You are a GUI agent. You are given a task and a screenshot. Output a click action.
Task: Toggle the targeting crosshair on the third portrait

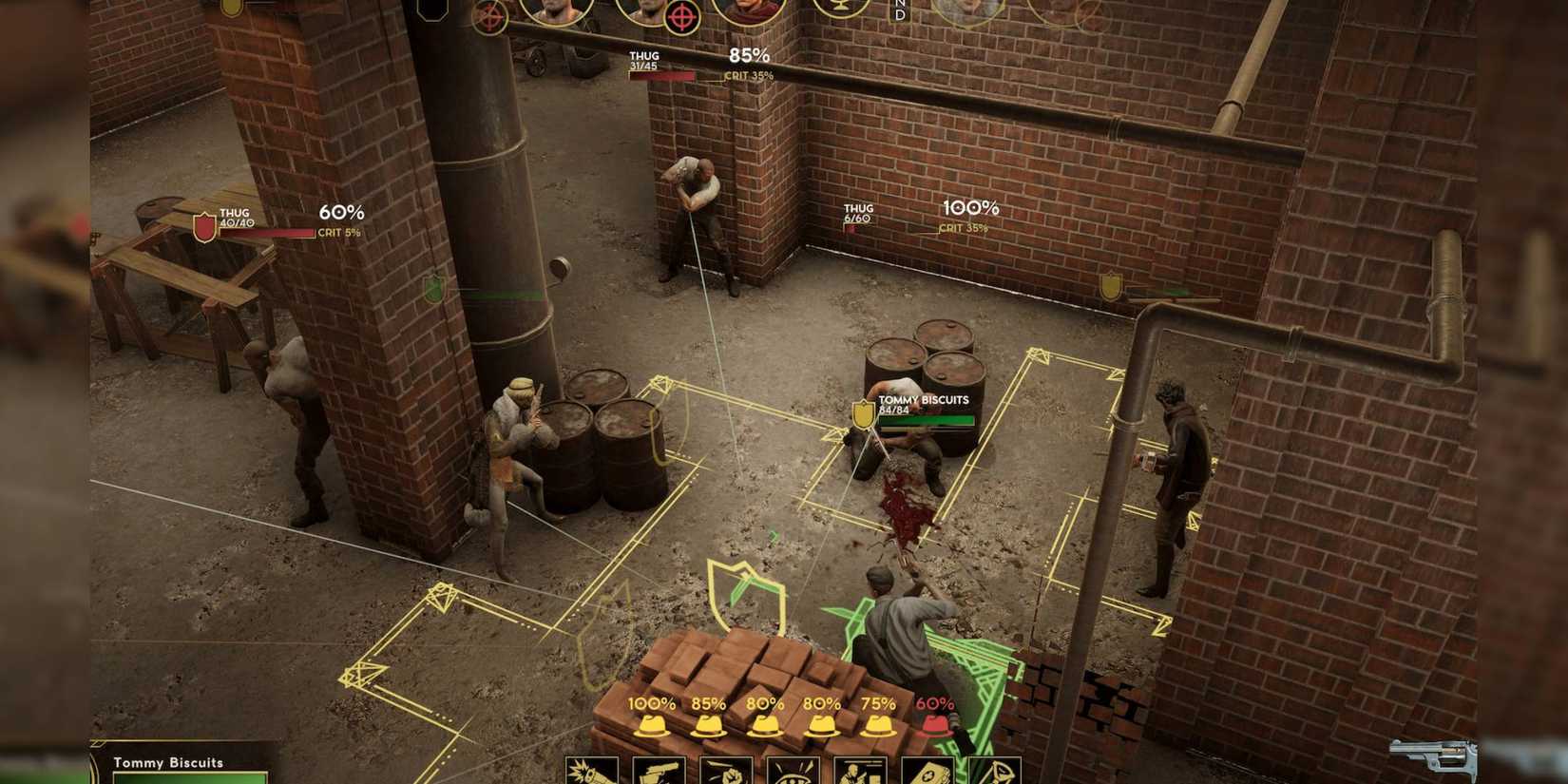point(684,15)
